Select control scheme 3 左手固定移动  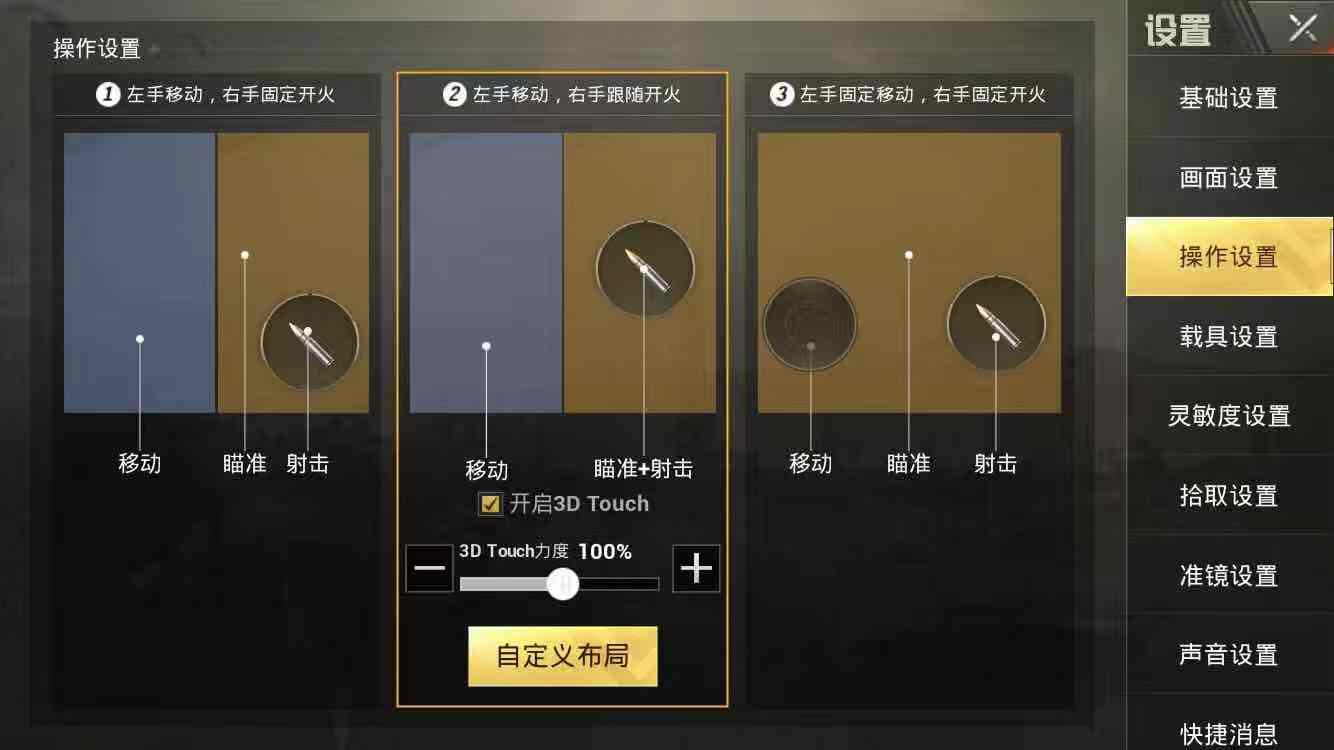(906, 95)
